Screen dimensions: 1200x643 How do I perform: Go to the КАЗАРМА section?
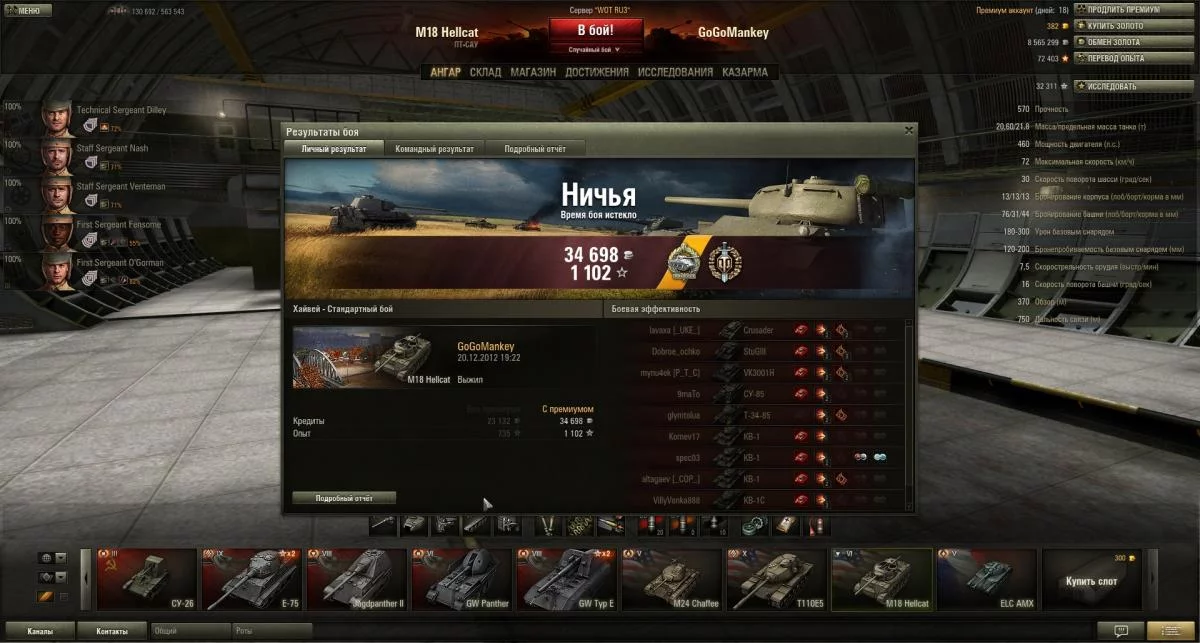(x=745, y=72)
